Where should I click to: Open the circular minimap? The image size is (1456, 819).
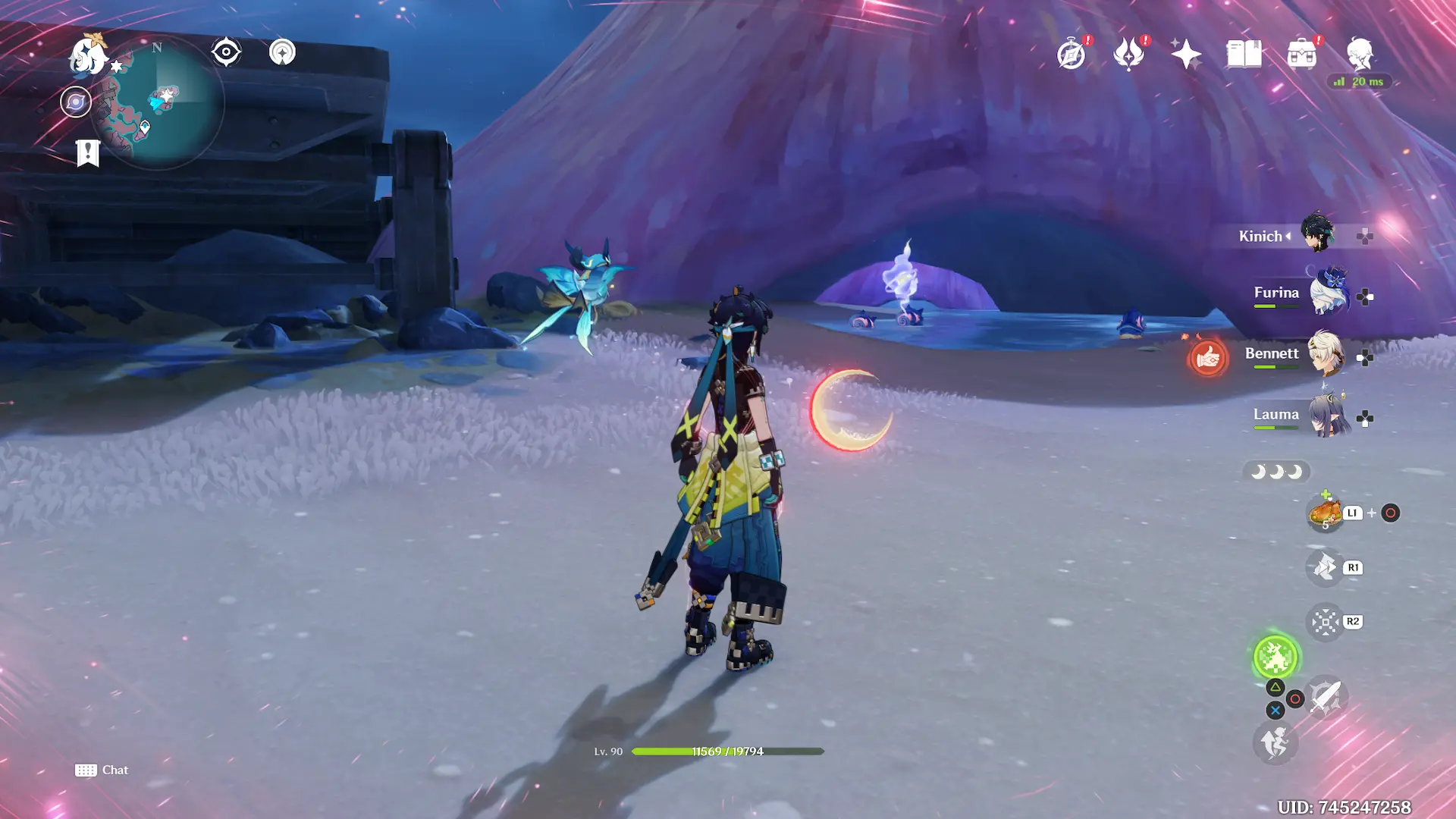point(158,104)
